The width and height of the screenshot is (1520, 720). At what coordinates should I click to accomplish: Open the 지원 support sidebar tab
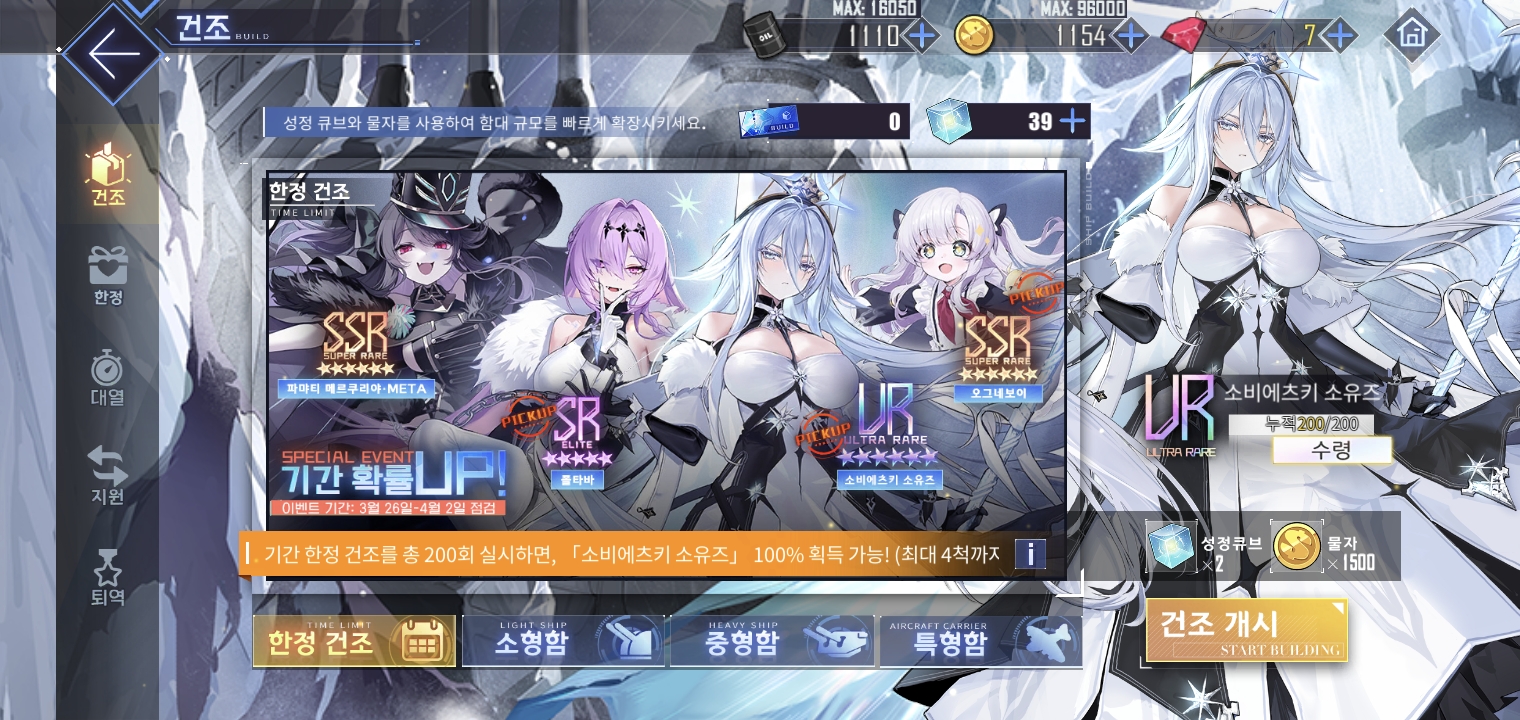pyautogui.click(x=108, y=476)
